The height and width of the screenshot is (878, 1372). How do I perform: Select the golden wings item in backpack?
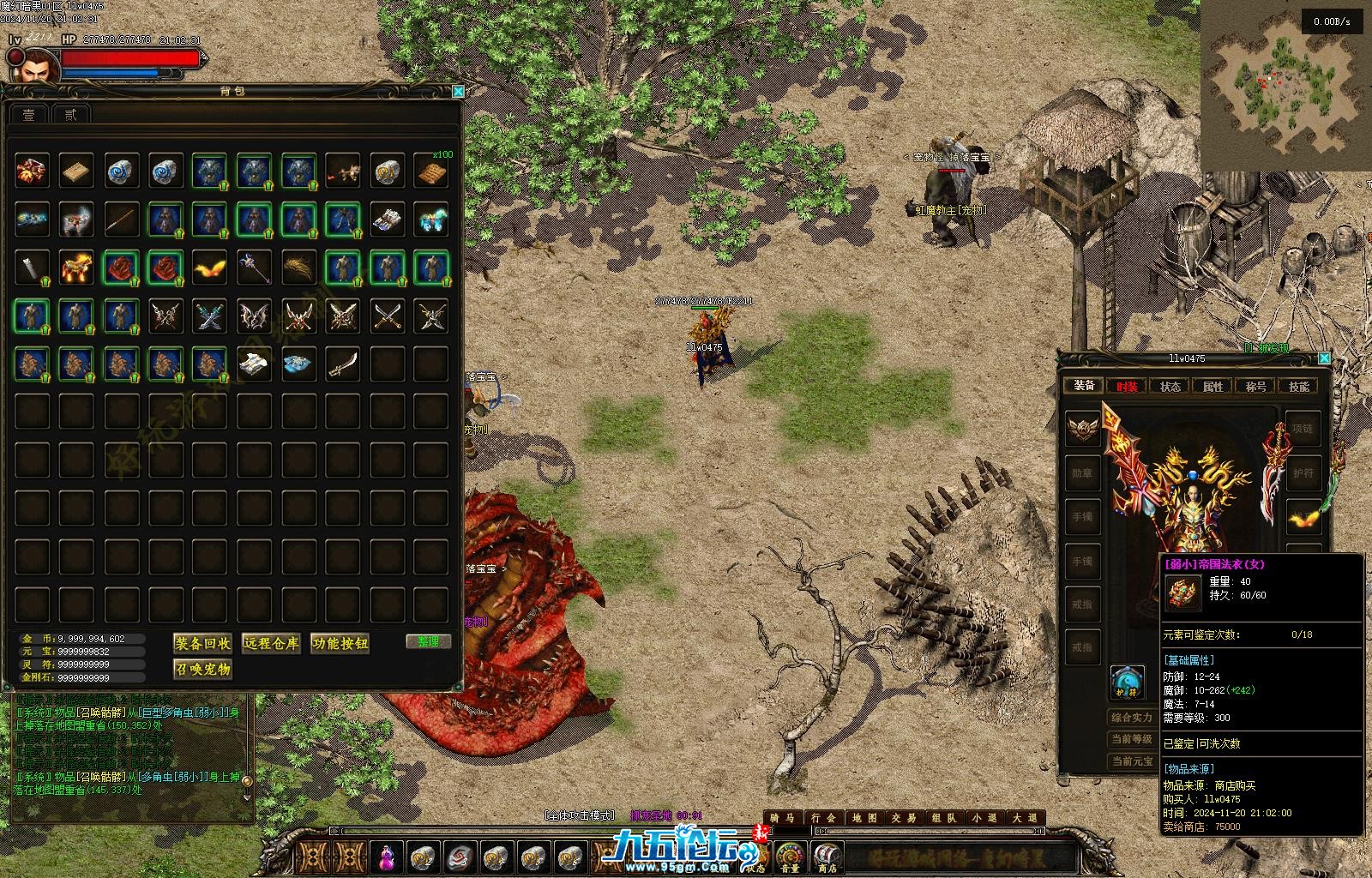coord(210,268)
